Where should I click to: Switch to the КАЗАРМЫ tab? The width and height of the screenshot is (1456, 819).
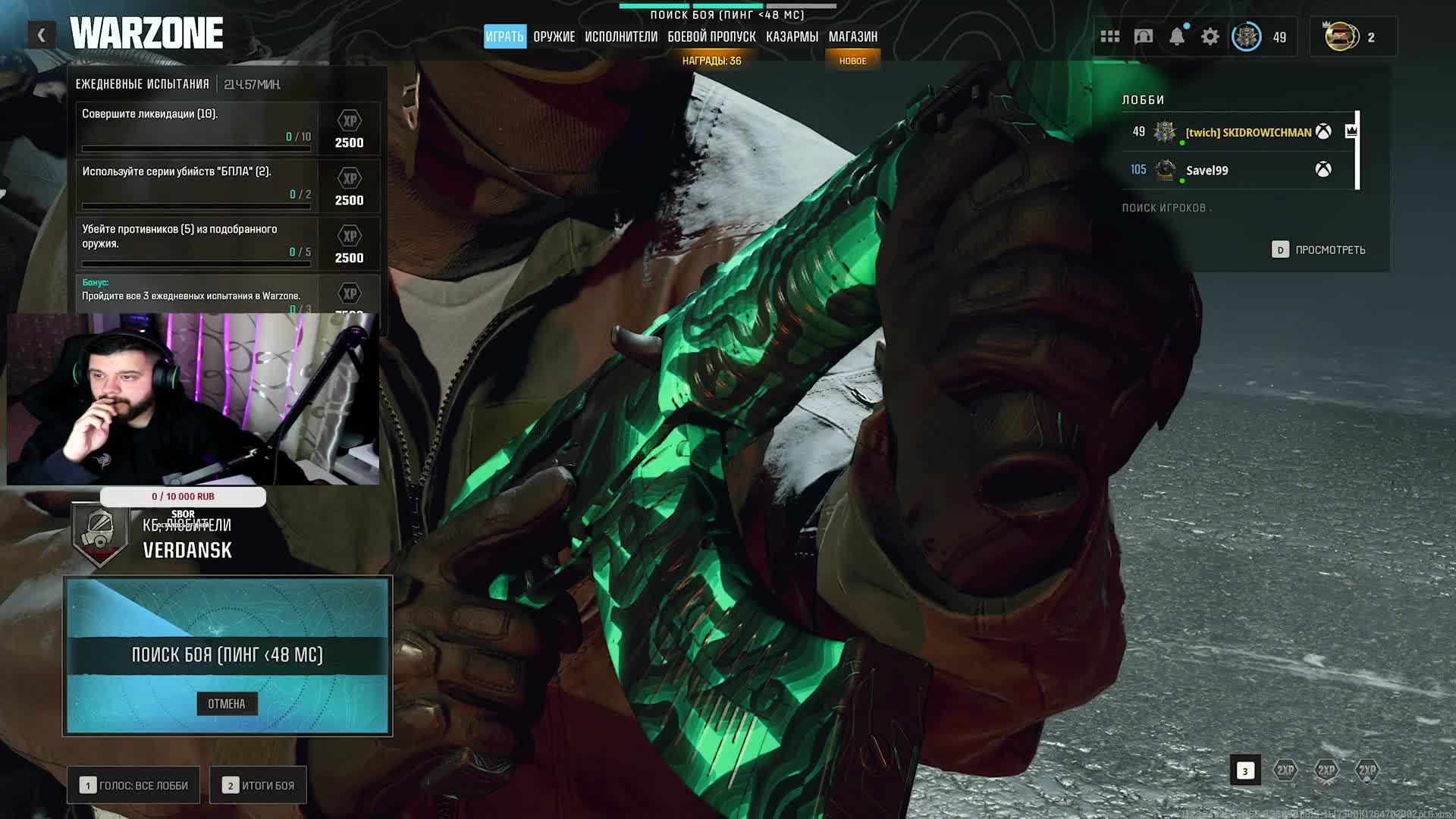click(792, 36)
